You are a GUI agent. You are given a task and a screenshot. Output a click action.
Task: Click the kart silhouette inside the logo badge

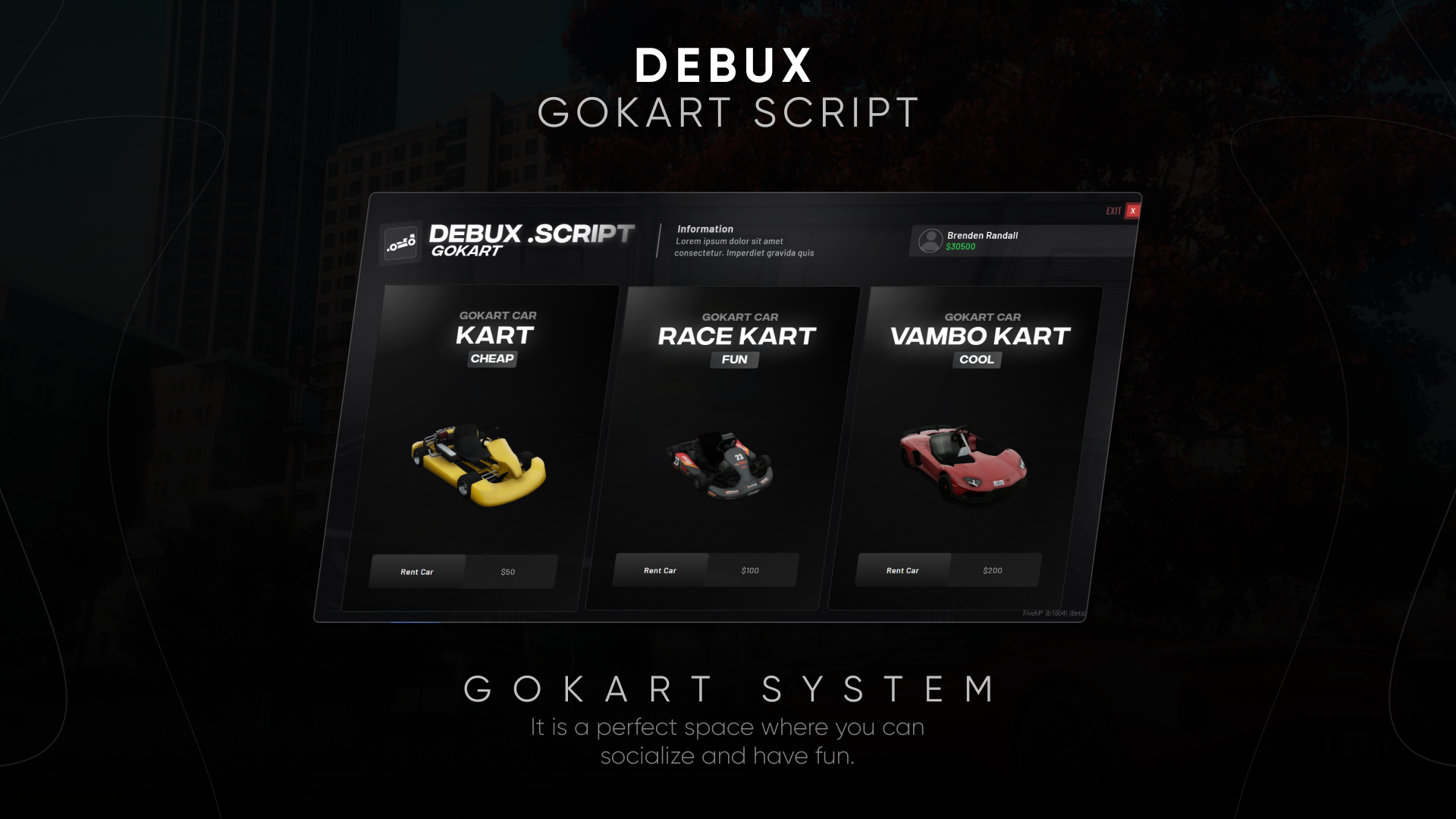coord(401,243)
